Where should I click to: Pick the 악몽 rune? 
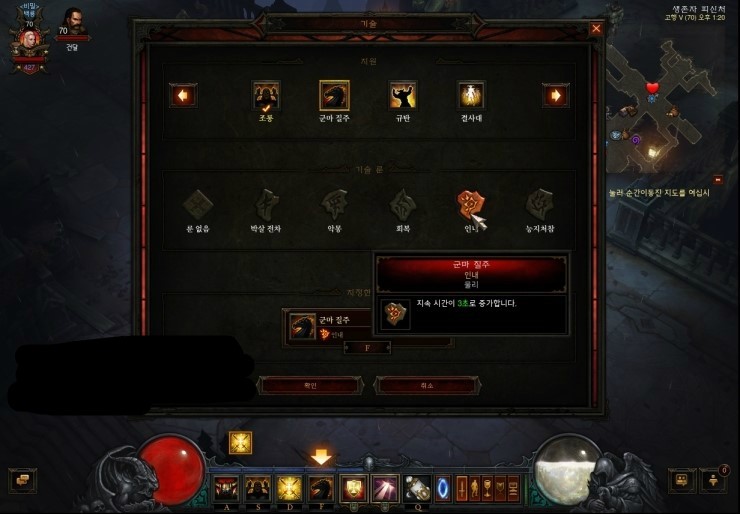(334, 203)
